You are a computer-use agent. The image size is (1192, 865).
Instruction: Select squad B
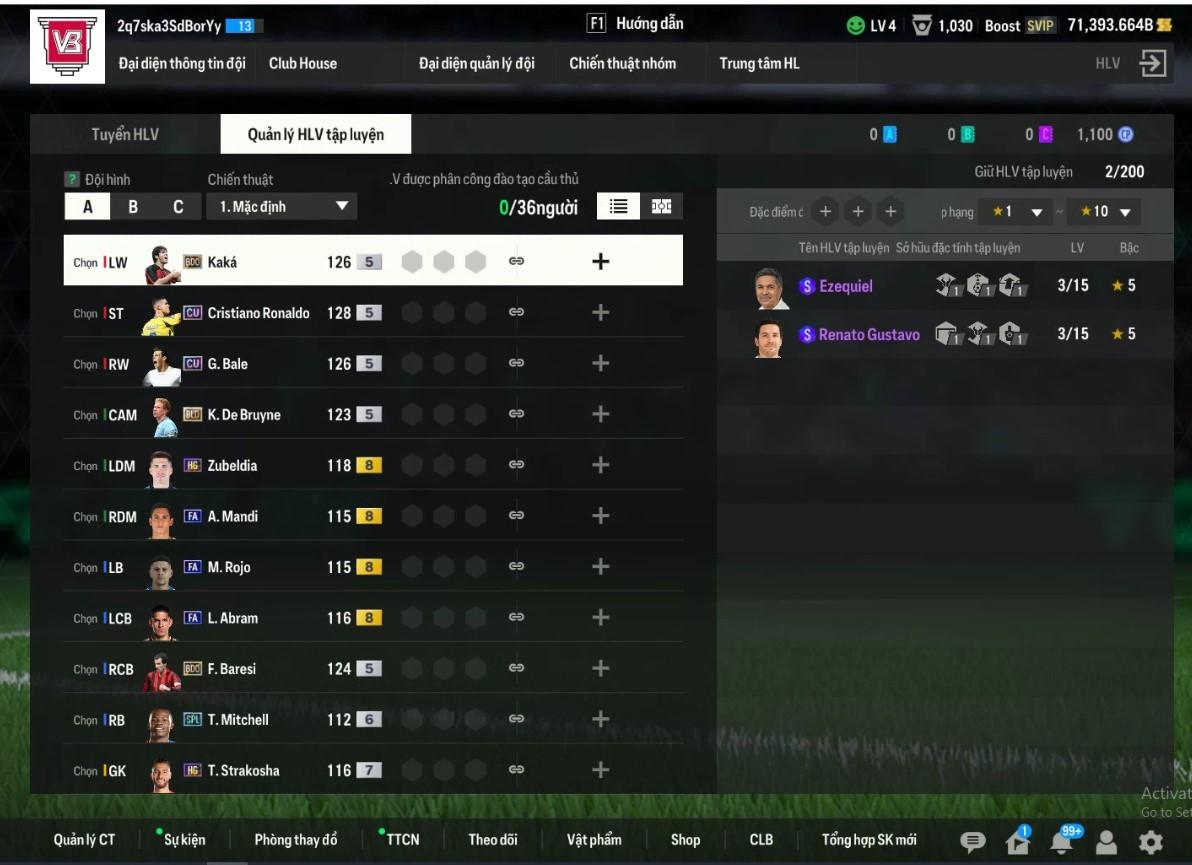tap(133, 207)
